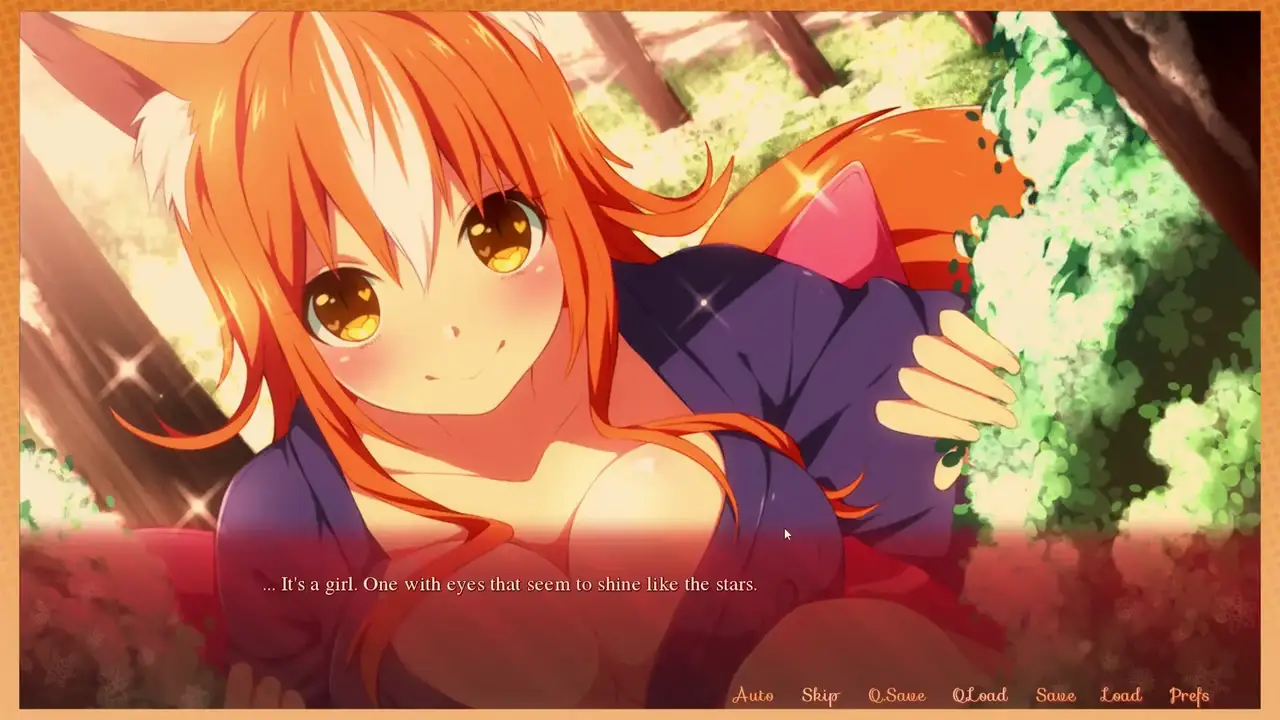Open the Save menu
The width and height of the screenshot is (1280, 720).
coord(1055,695)
